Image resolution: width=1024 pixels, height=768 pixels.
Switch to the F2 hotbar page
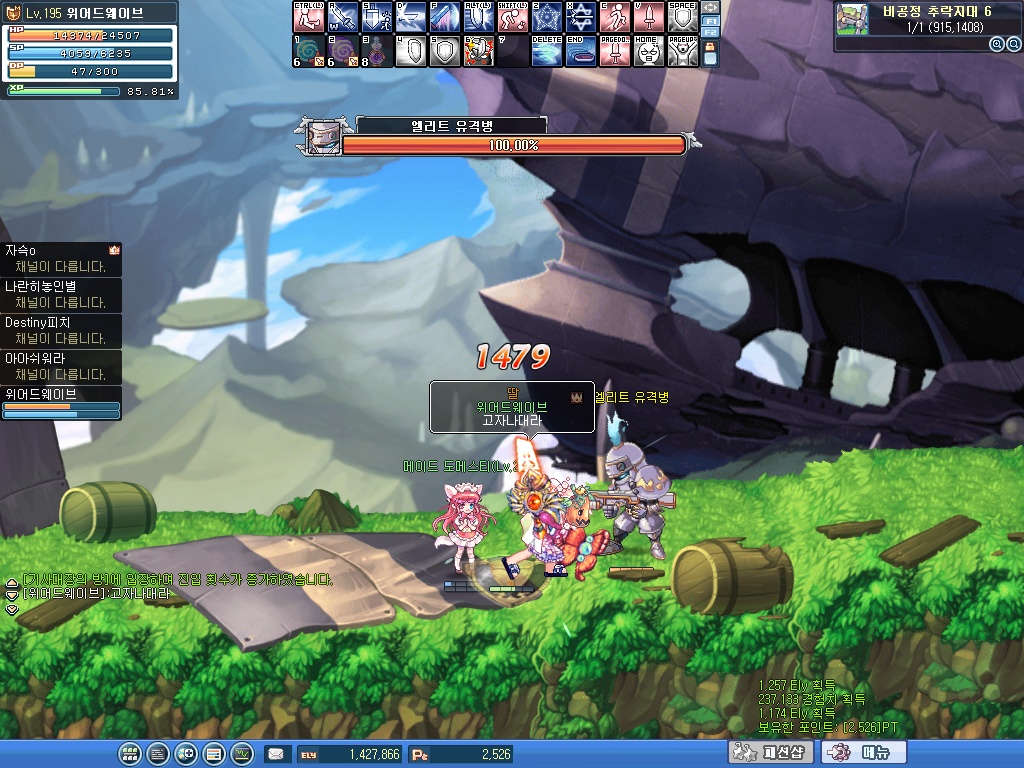pos(710,32)
